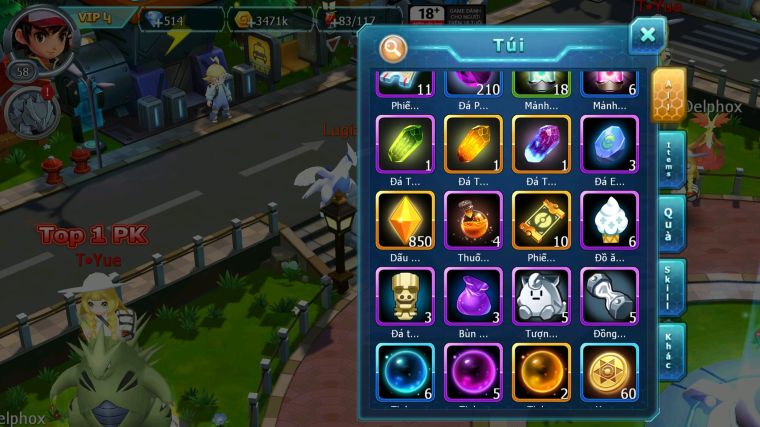
Task: Choose the orange crystal stone item
Action: coord(473,145)
